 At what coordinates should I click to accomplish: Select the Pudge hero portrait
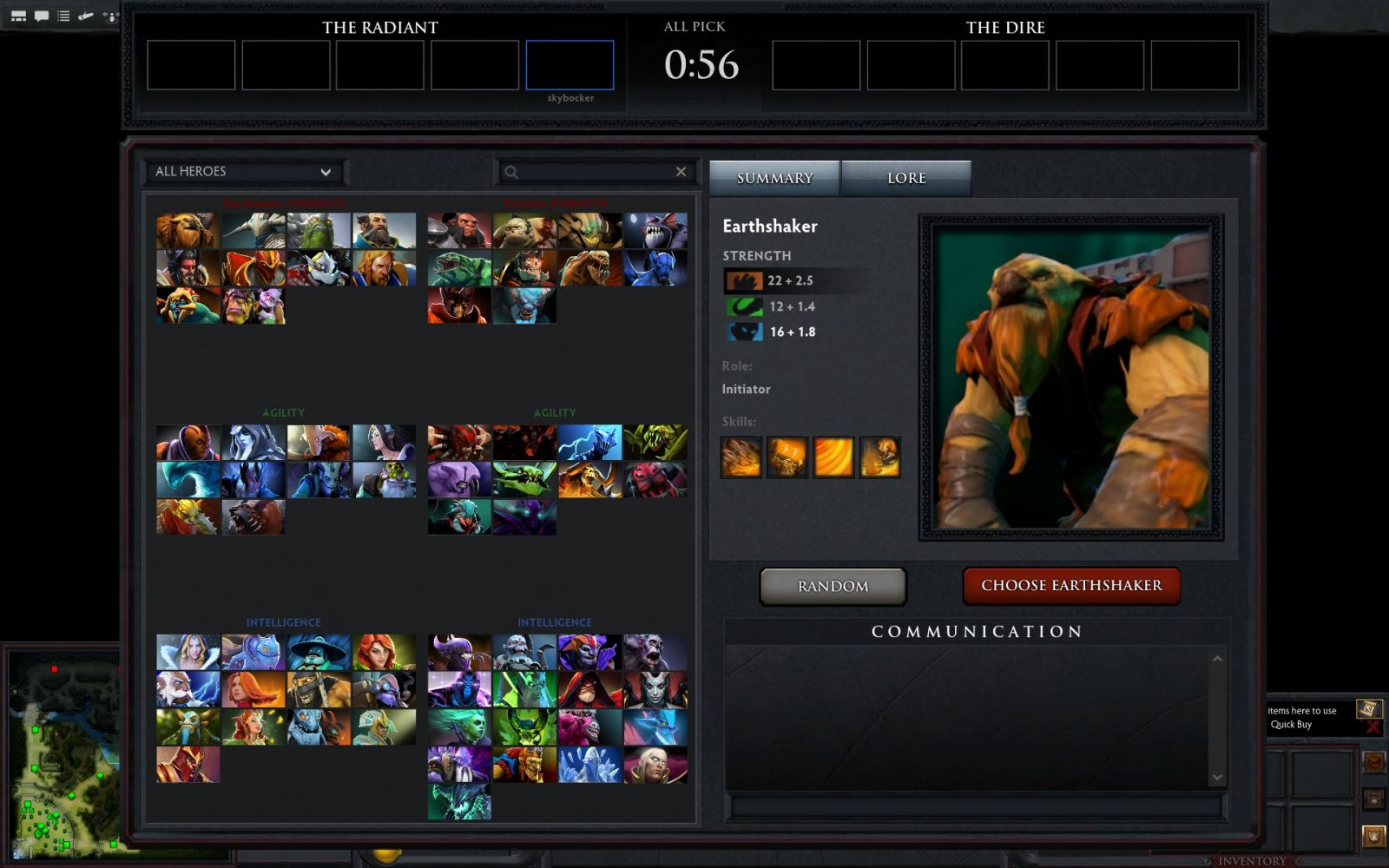(x=524, y=231)
